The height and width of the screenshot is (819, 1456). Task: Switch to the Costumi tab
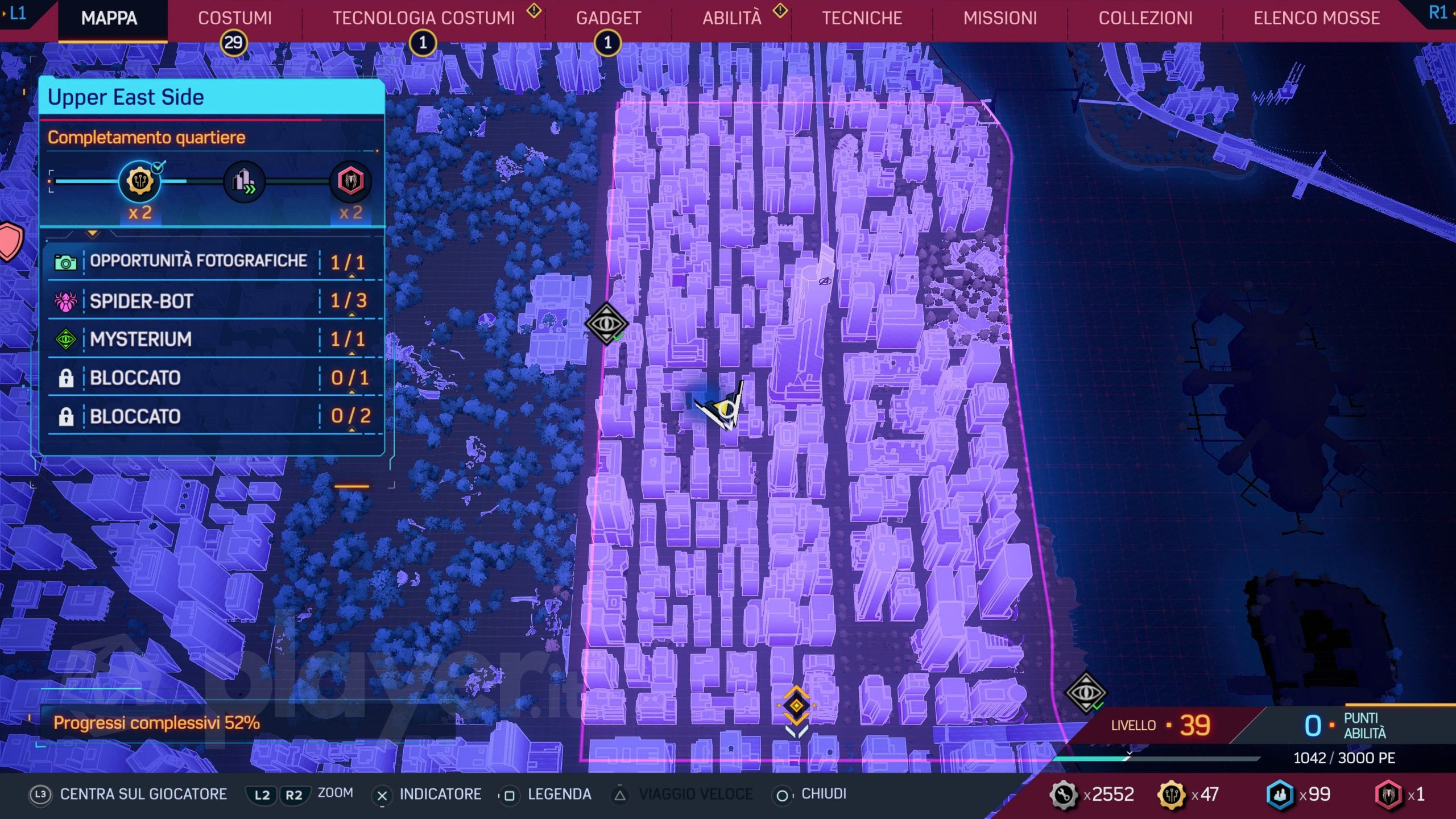tap(234, 18)
